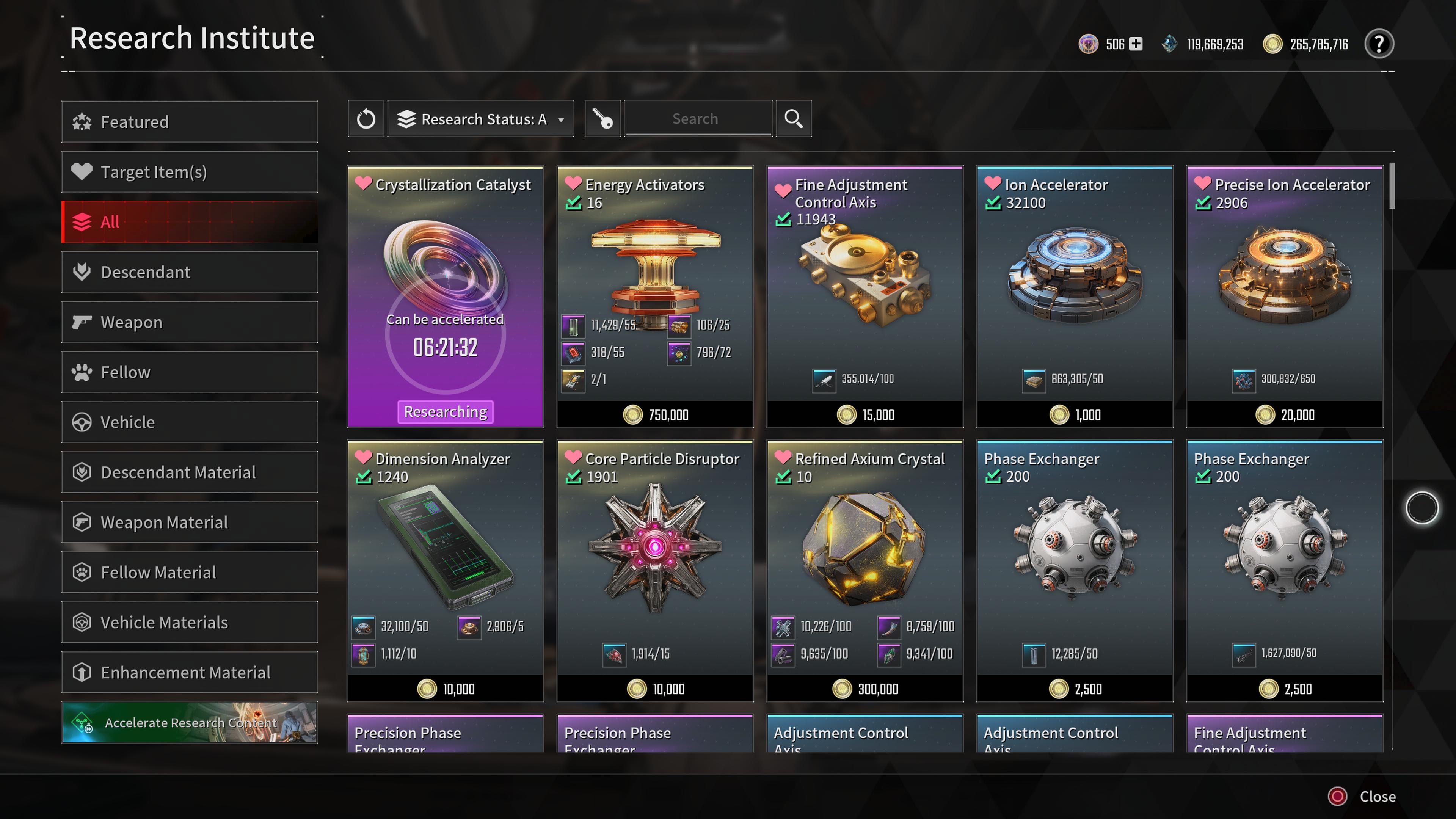Add Caliber with the plus button
The width and height of the screenshot is (1456, 819).
(x=1136, y=44)
